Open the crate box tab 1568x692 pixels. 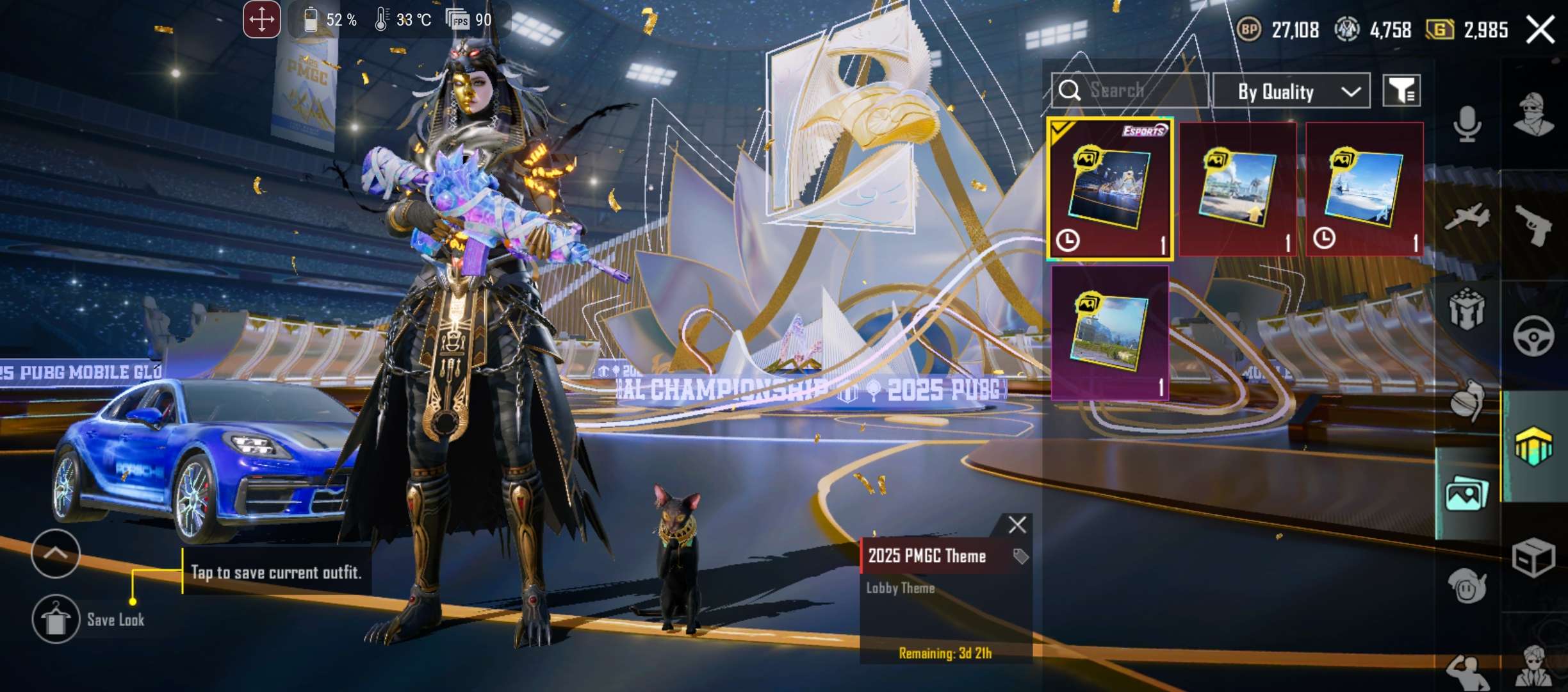click(1533, 557)
